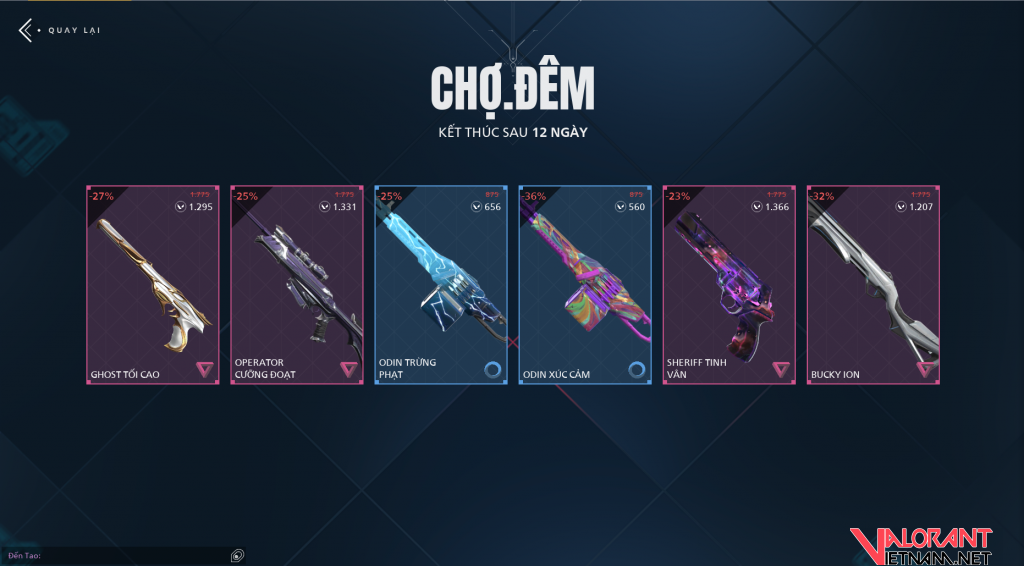The image size is (1024, 566).
Task: Select the Ghost Tối Cao skin card
Action: pos(153,285)
